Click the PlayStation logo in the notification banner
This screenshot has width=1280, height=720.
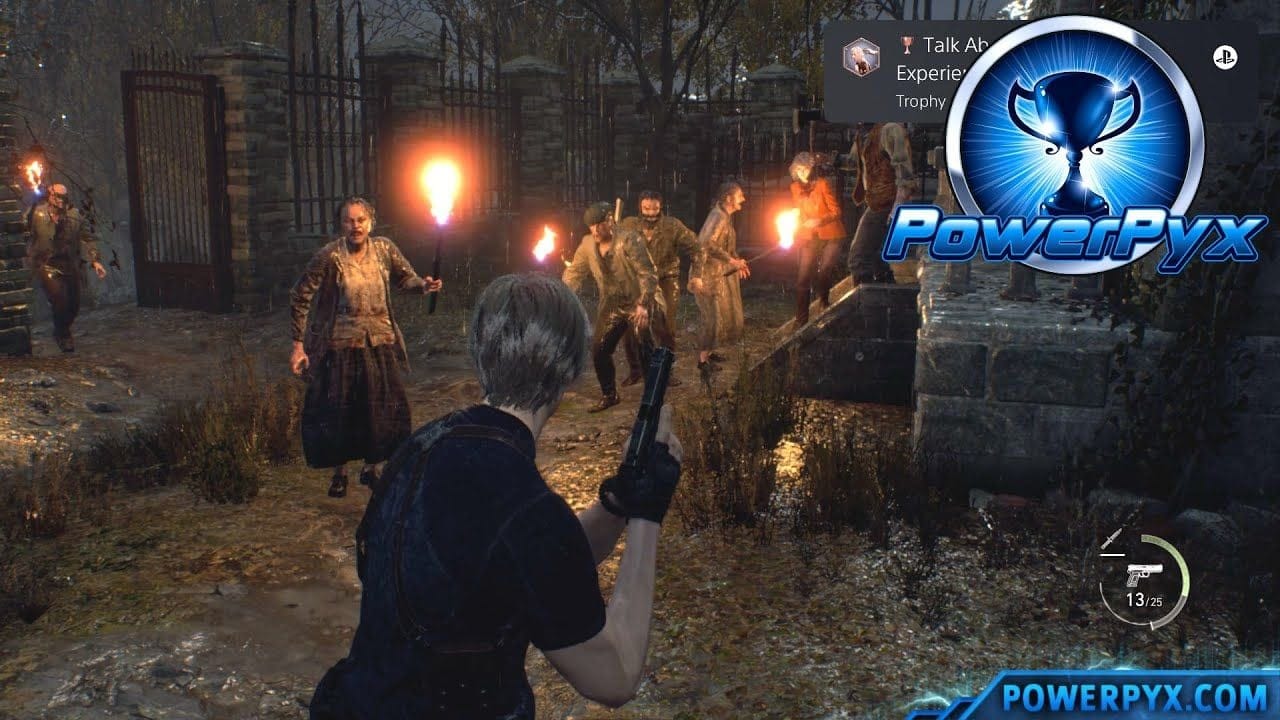pos(1226,56)
